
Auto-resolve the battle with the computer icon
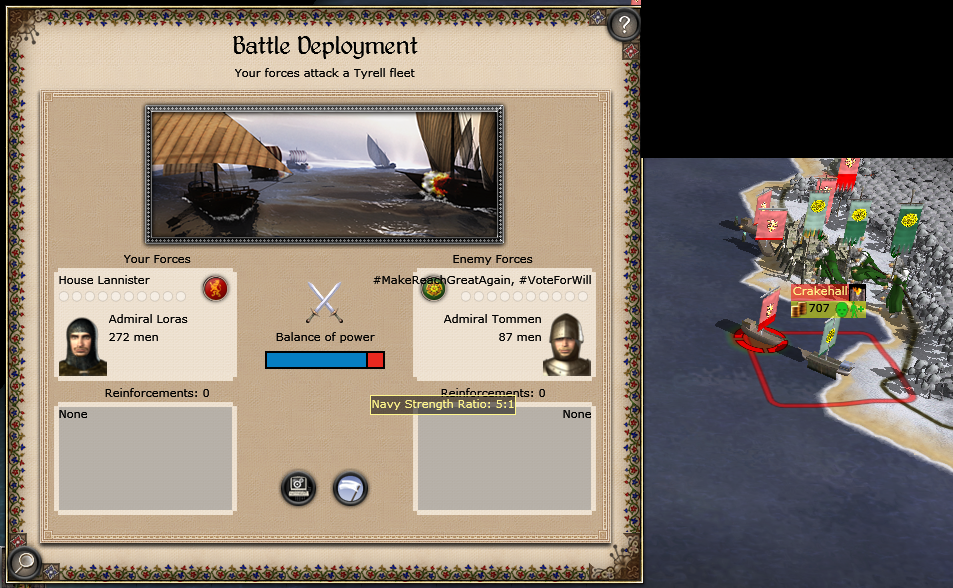(299, 488)
